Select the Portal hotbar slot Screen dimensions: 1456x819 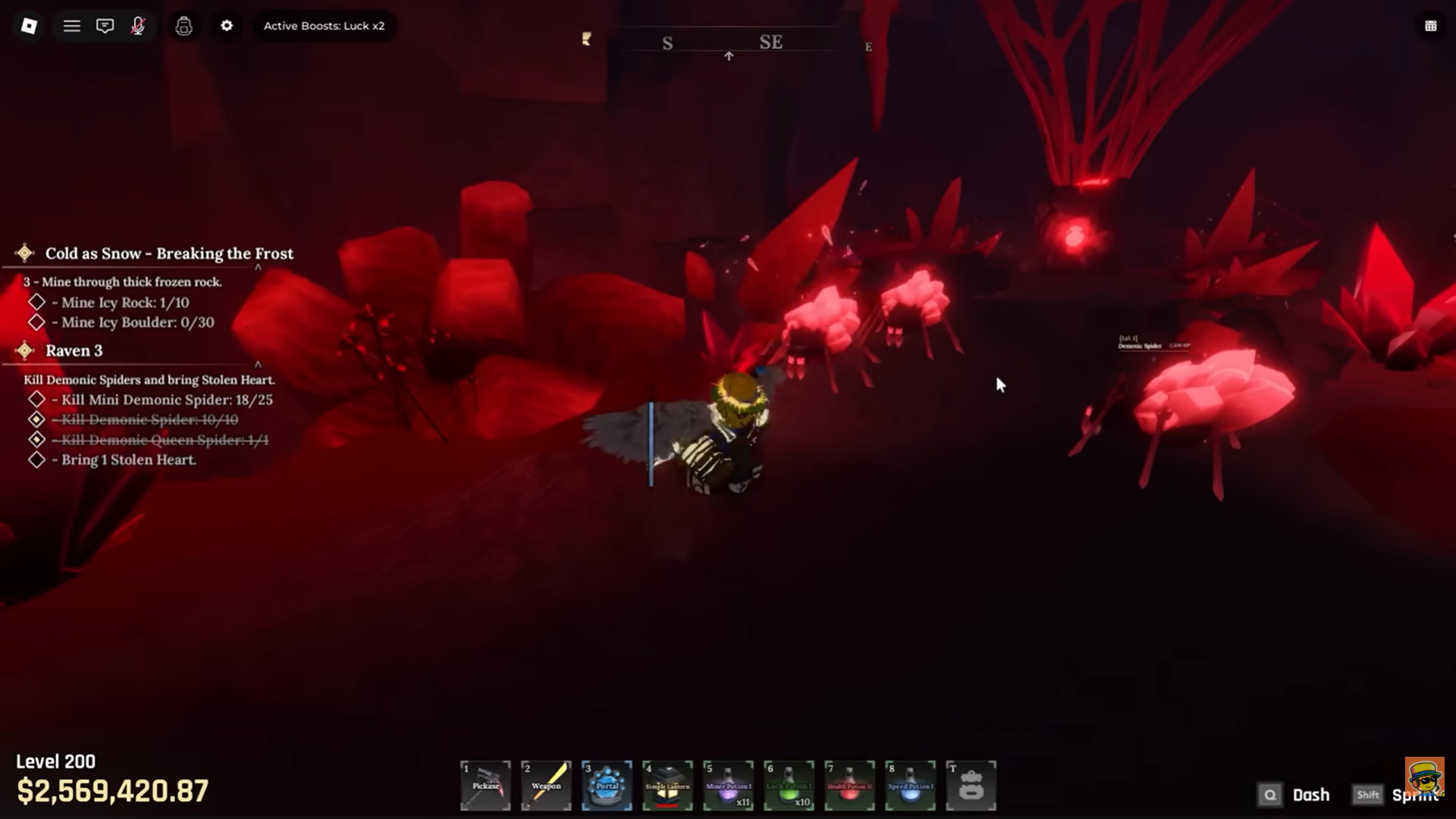(x=607, y=785)
